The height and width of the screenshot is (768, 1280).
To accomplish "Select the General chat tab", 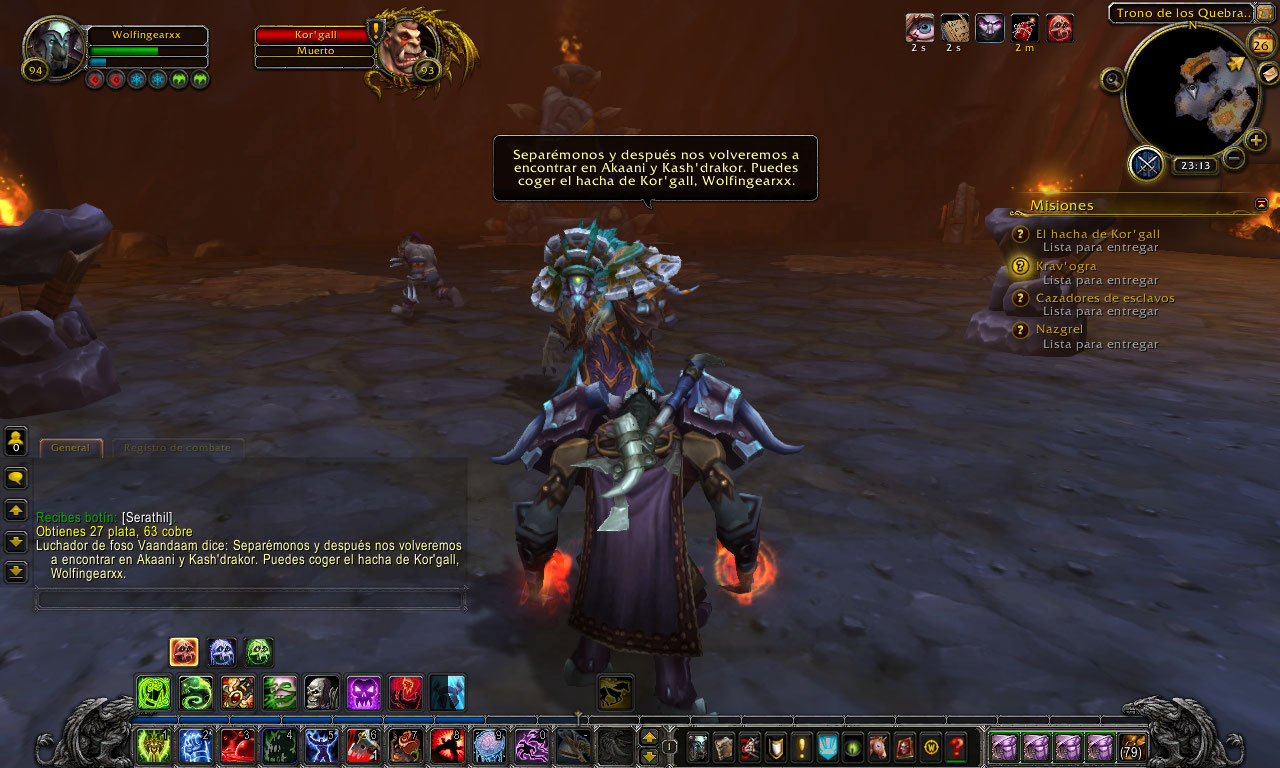I will click(70, 448).
